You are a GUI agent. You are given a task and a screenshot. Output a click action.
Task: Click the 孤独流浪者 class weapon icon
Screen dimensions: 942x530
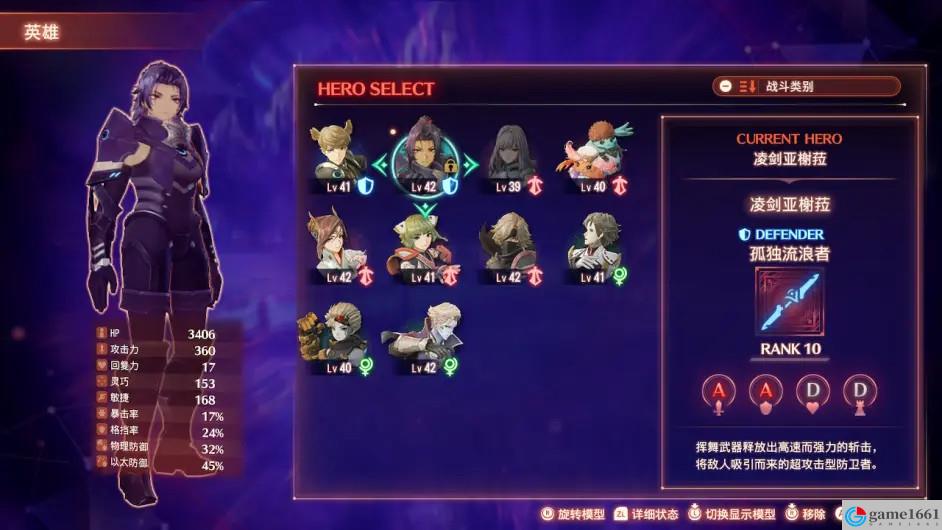789,303
